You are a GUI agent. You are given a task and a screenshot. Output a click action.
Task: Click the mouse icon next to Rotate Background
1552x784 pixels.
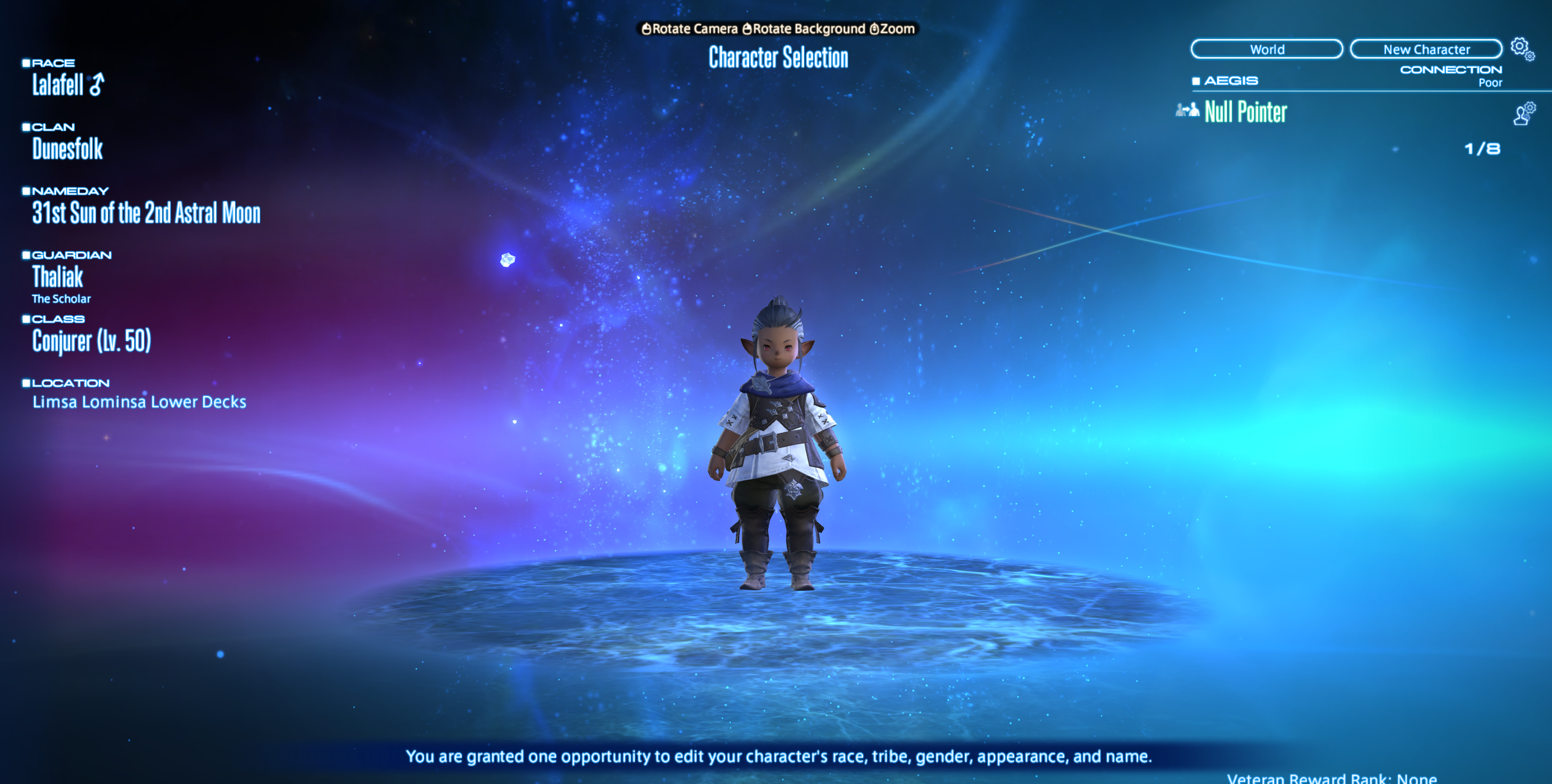[748, 29]
